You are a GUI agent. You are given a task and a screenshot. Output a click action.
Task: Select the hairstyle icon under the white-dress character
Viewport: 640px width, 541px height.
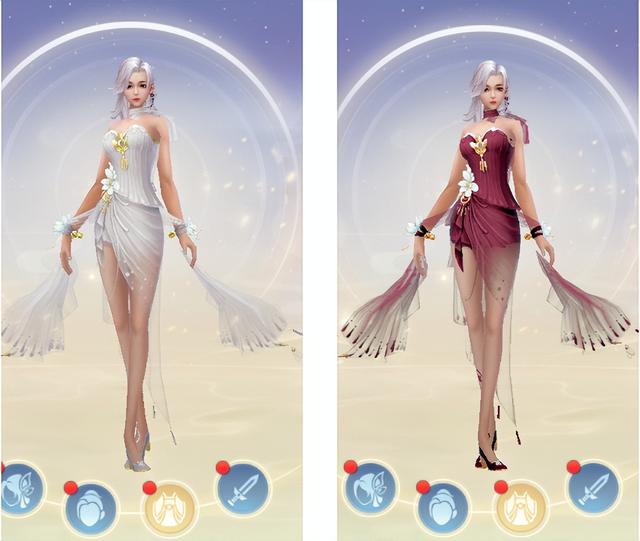pyautogui.click(x=91, y=507)
